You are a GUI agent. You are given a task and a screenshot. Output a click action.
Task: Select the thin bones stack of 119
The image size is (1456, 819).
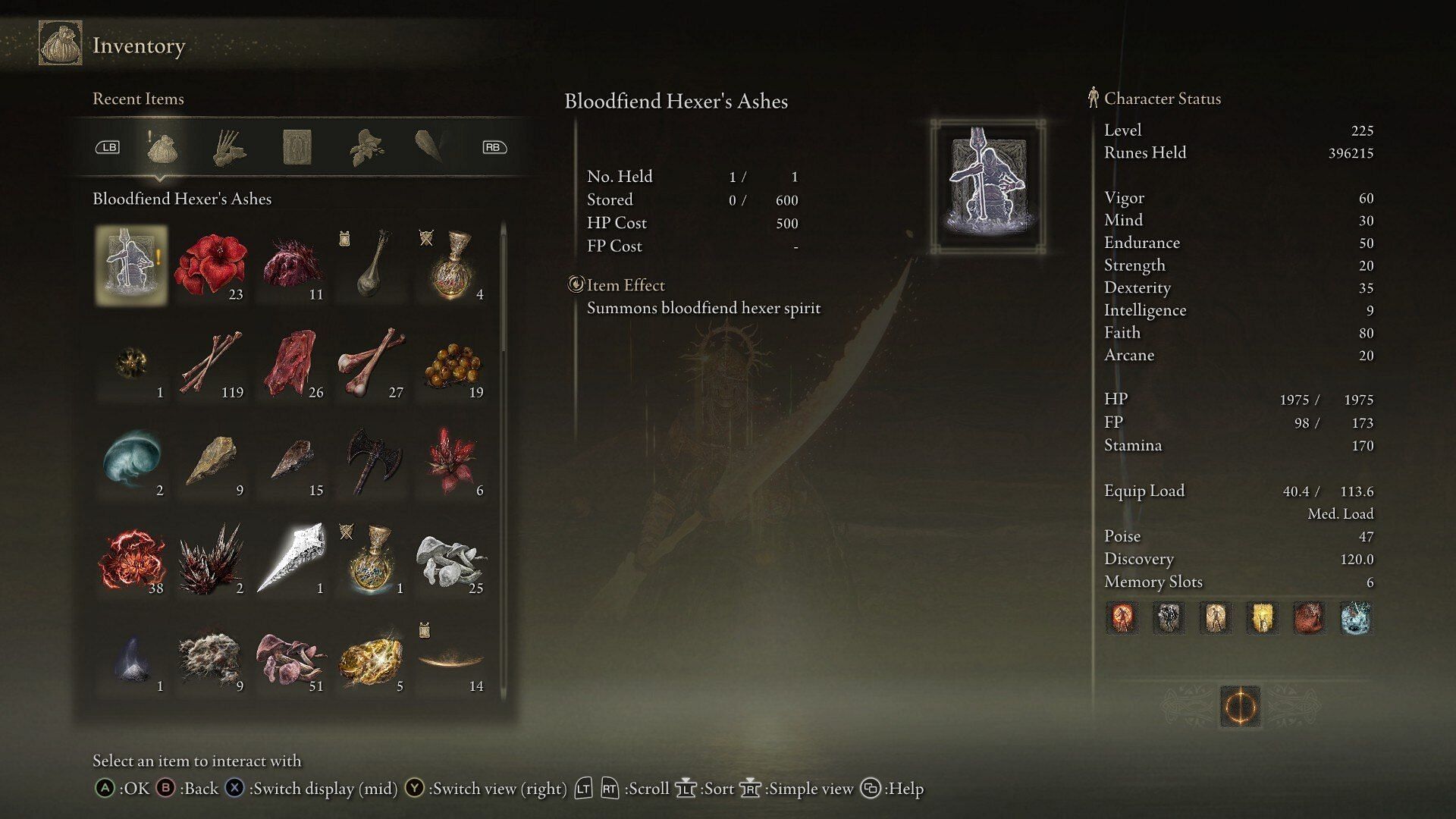(211, 362)
